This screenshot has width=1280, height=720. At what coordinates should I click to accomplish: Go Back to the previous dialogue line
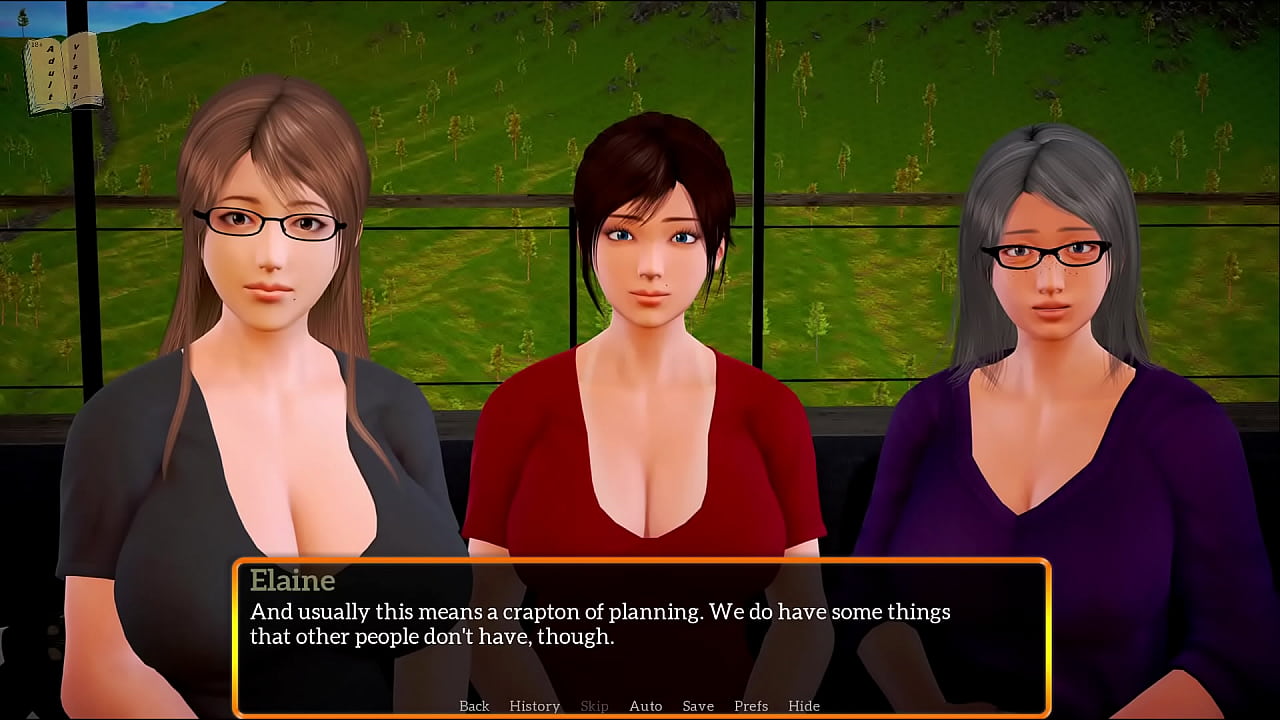(x=474, y=706)
